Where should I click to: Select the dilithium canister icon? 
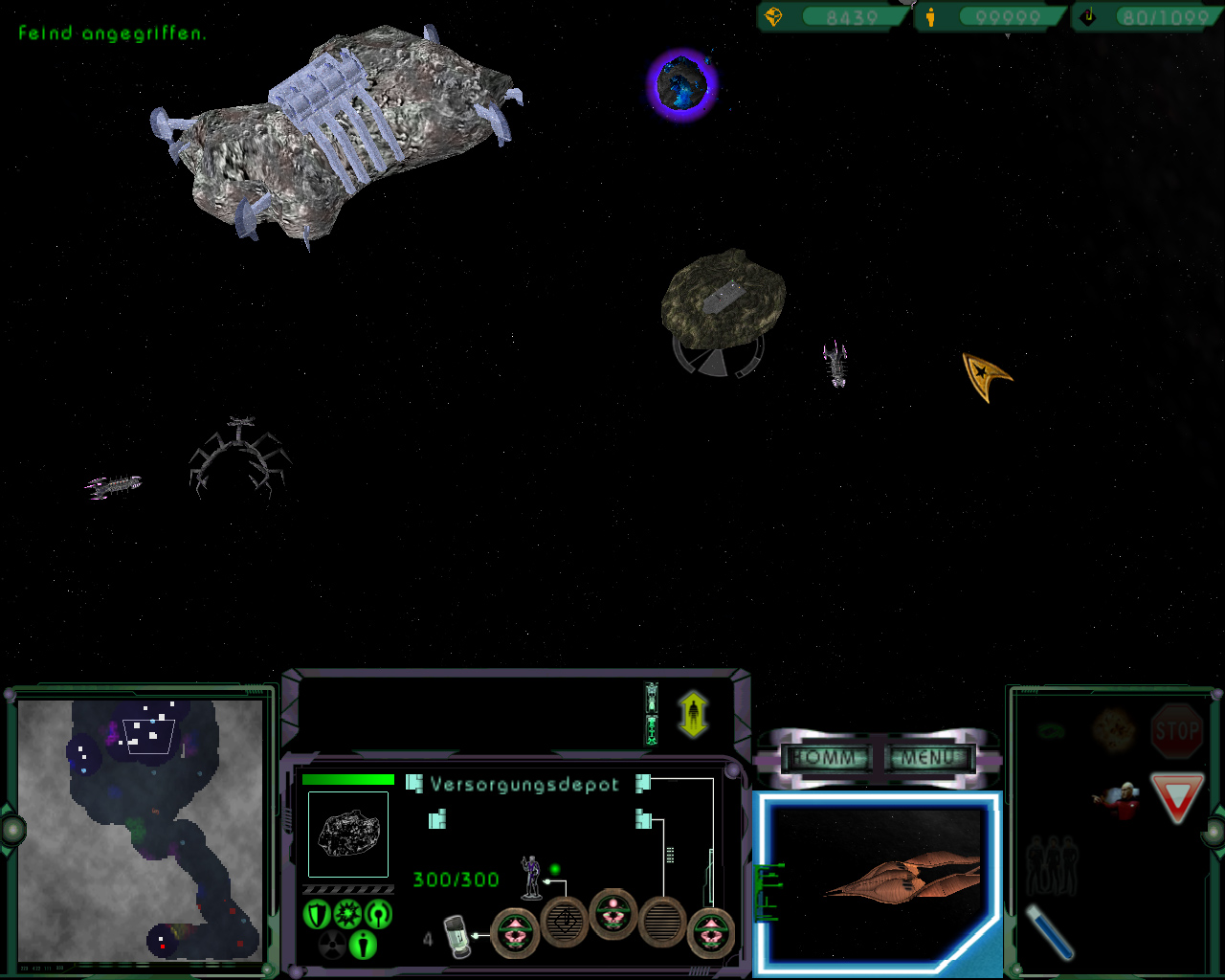[x=458, y=937]
